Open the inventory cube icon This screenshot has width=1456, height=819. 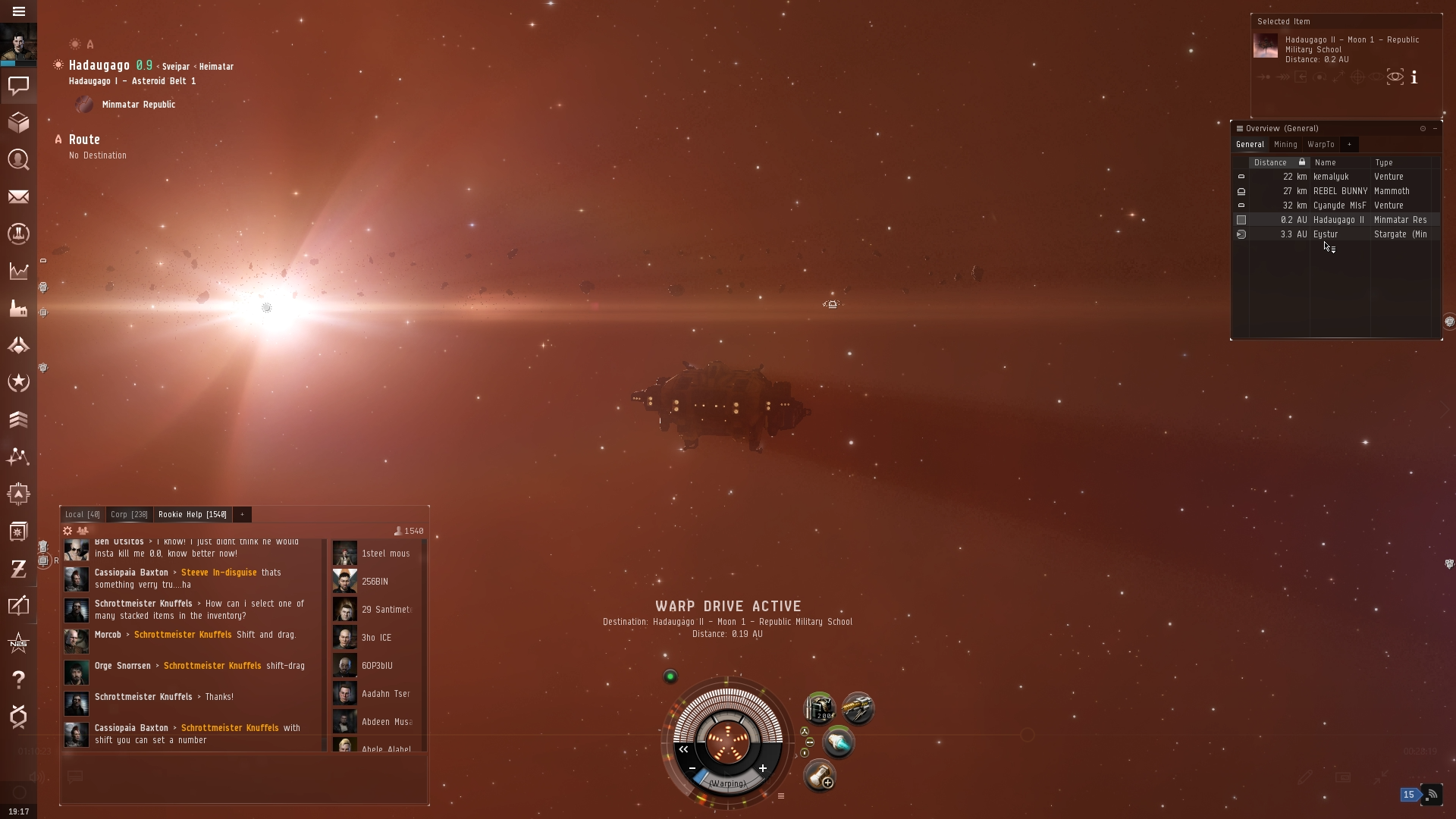(19, 122)
